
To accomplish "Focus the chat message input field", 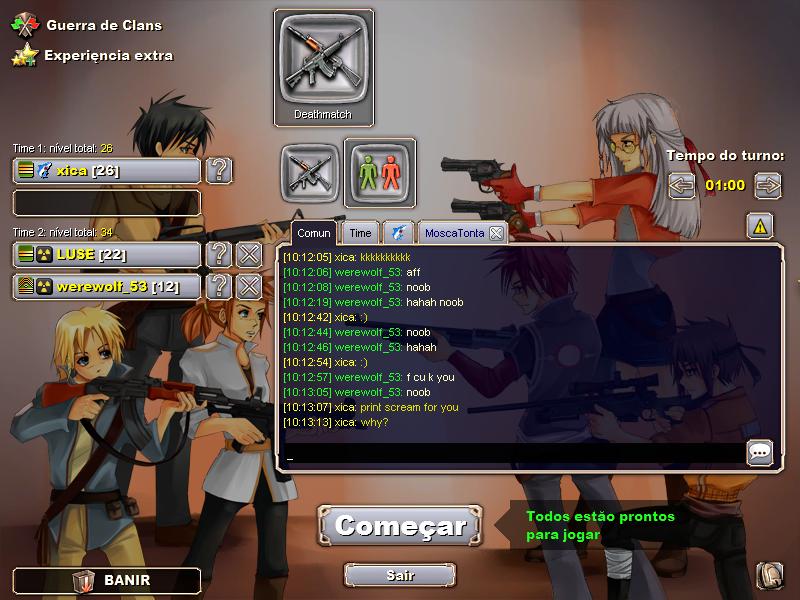I will click(510, 454).
